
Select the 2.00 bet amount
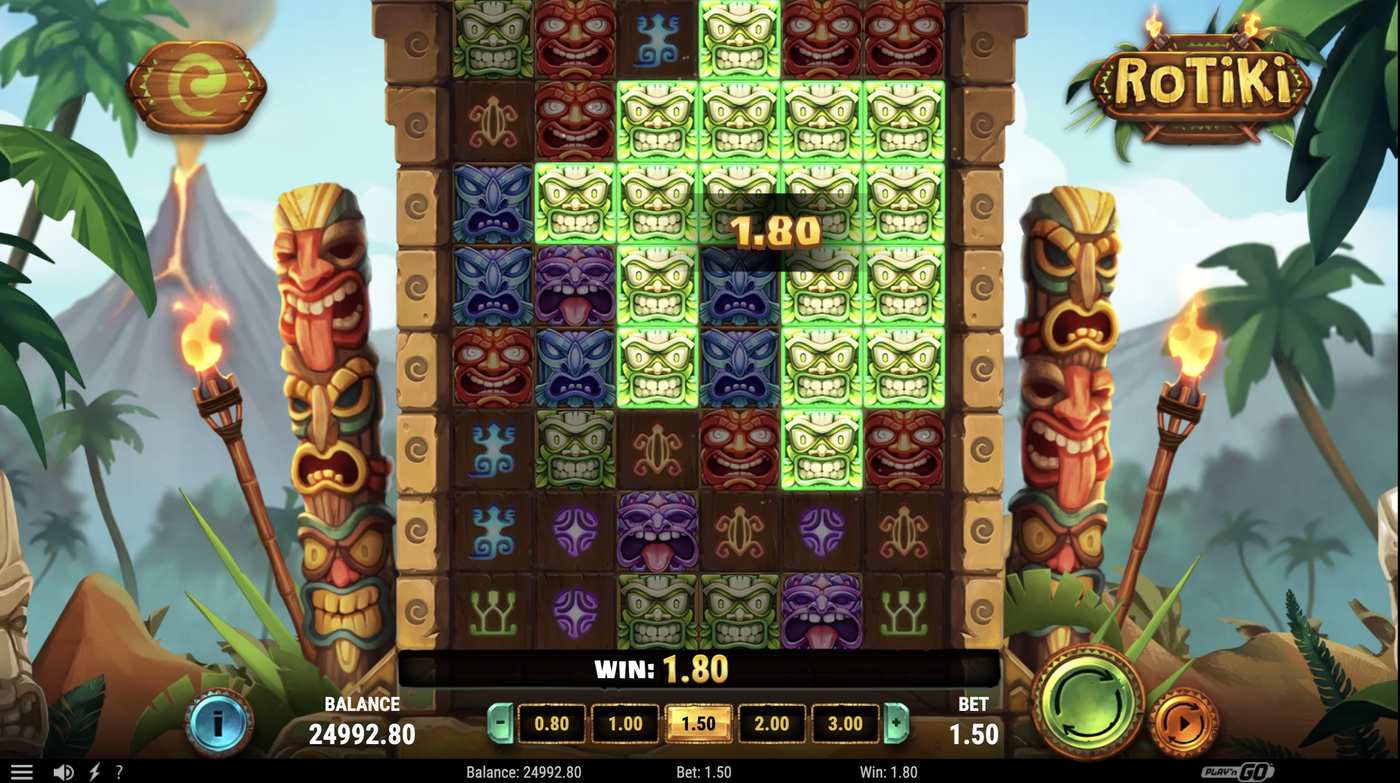[771, 723]
